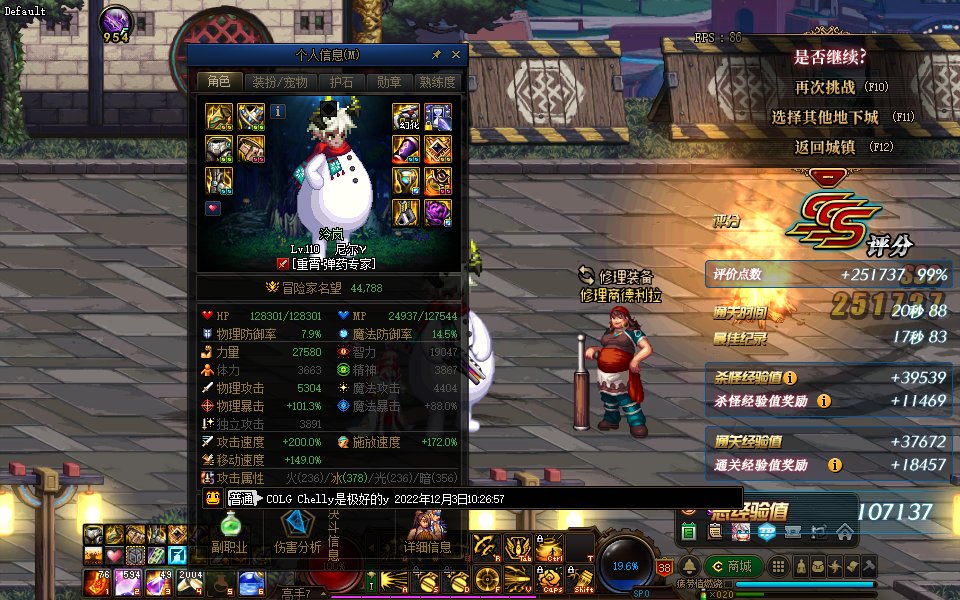Click the 普通 chat channel label
Screen dimensions: 960x600
pyautogui.click(x=241, y=498)
